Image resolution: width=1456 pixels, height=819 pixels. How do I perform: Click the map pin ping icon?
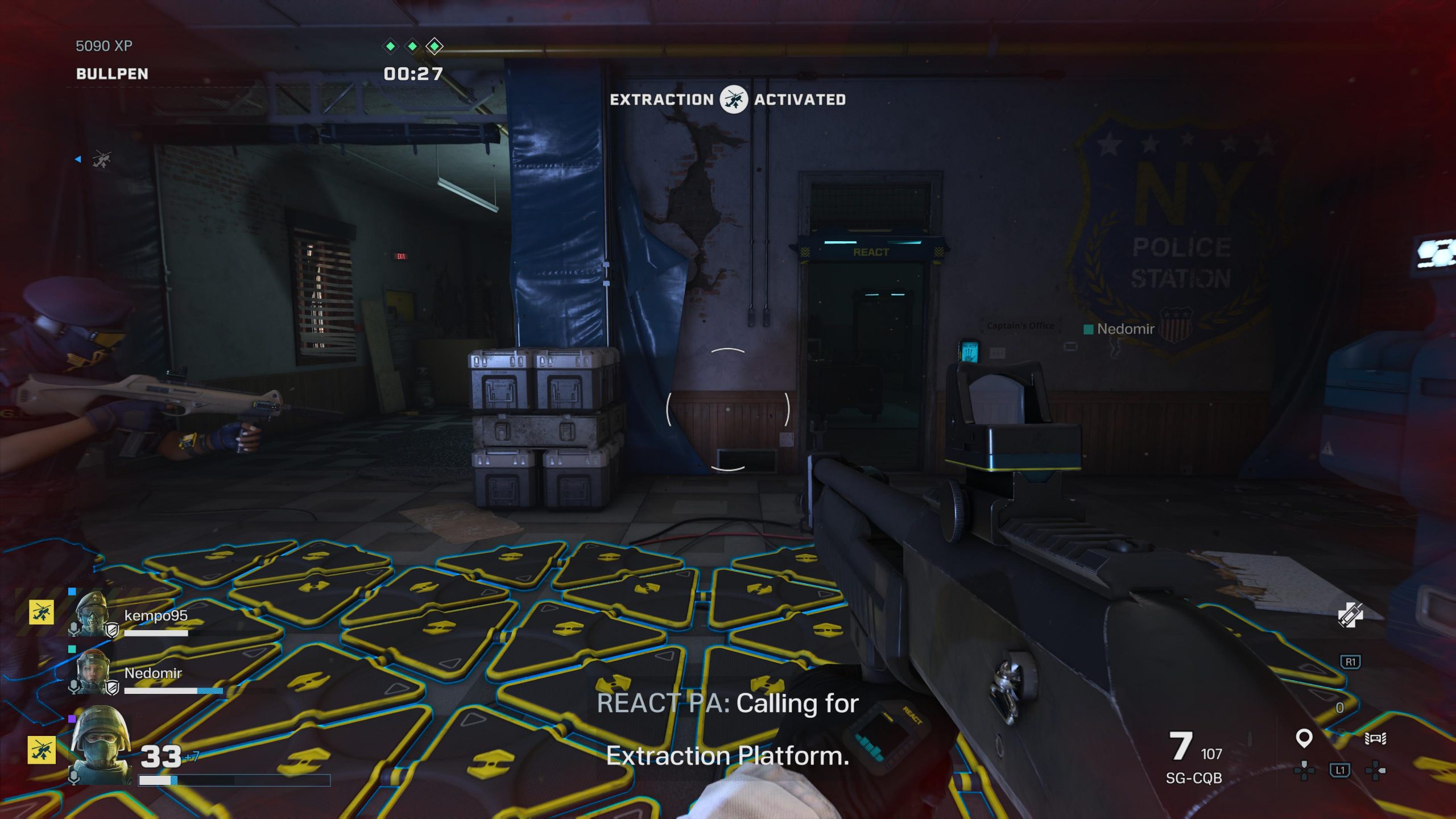click(x=1304, y=738)
